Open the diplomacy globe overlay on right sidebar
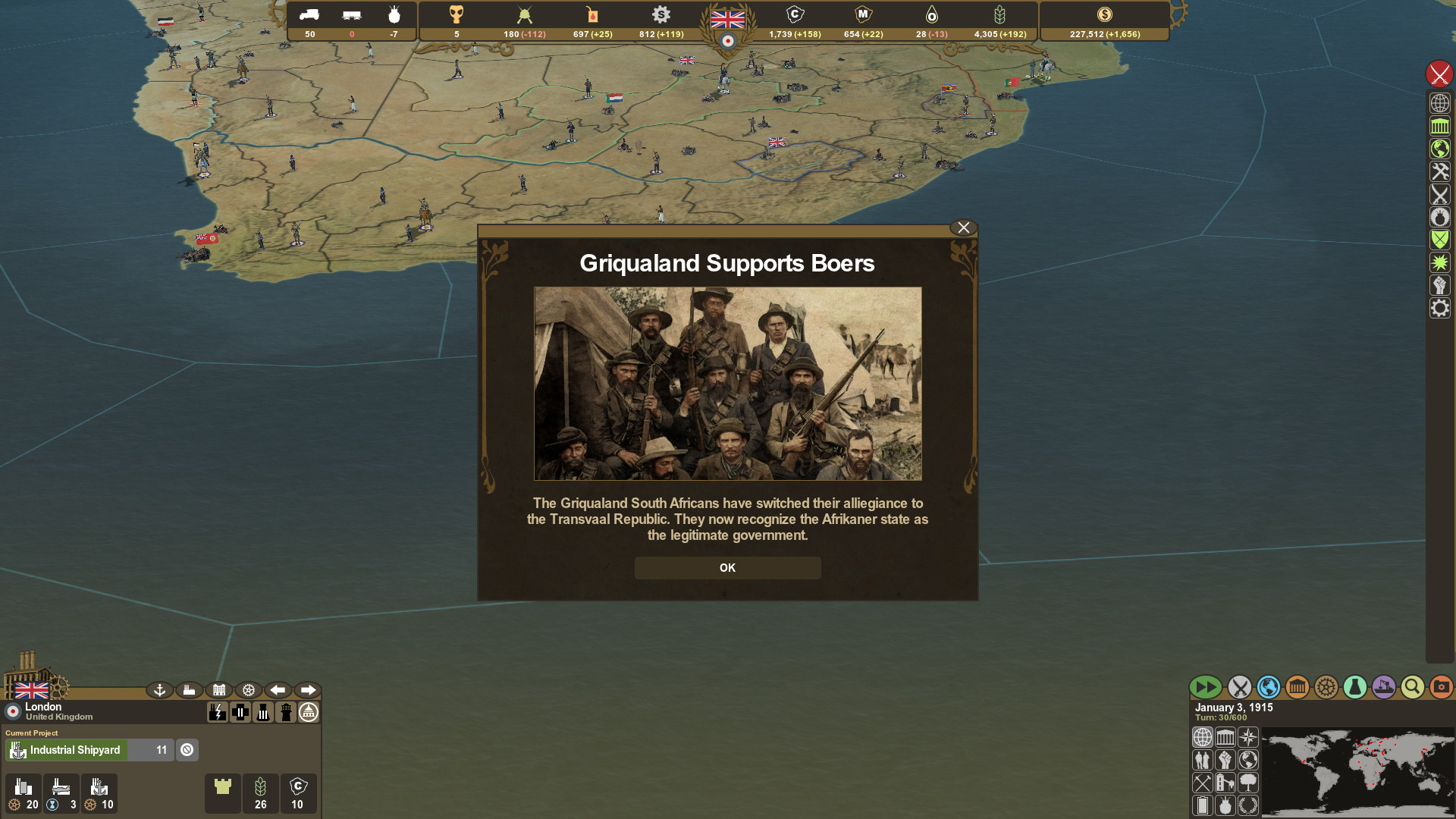Viewport: 1456px width, 819px height. (1439, 149)
